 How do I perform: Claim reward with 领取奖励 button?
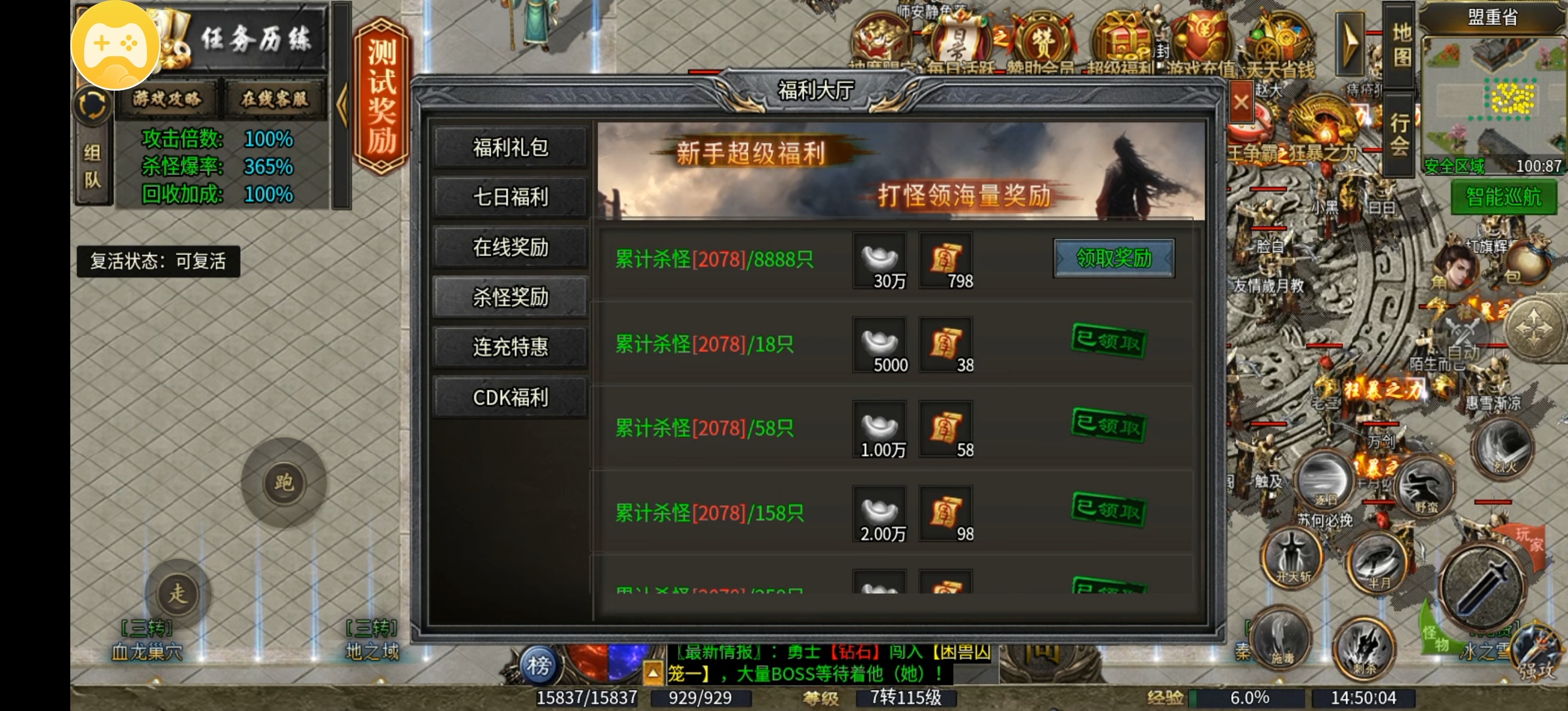[x=1113, y=258]
